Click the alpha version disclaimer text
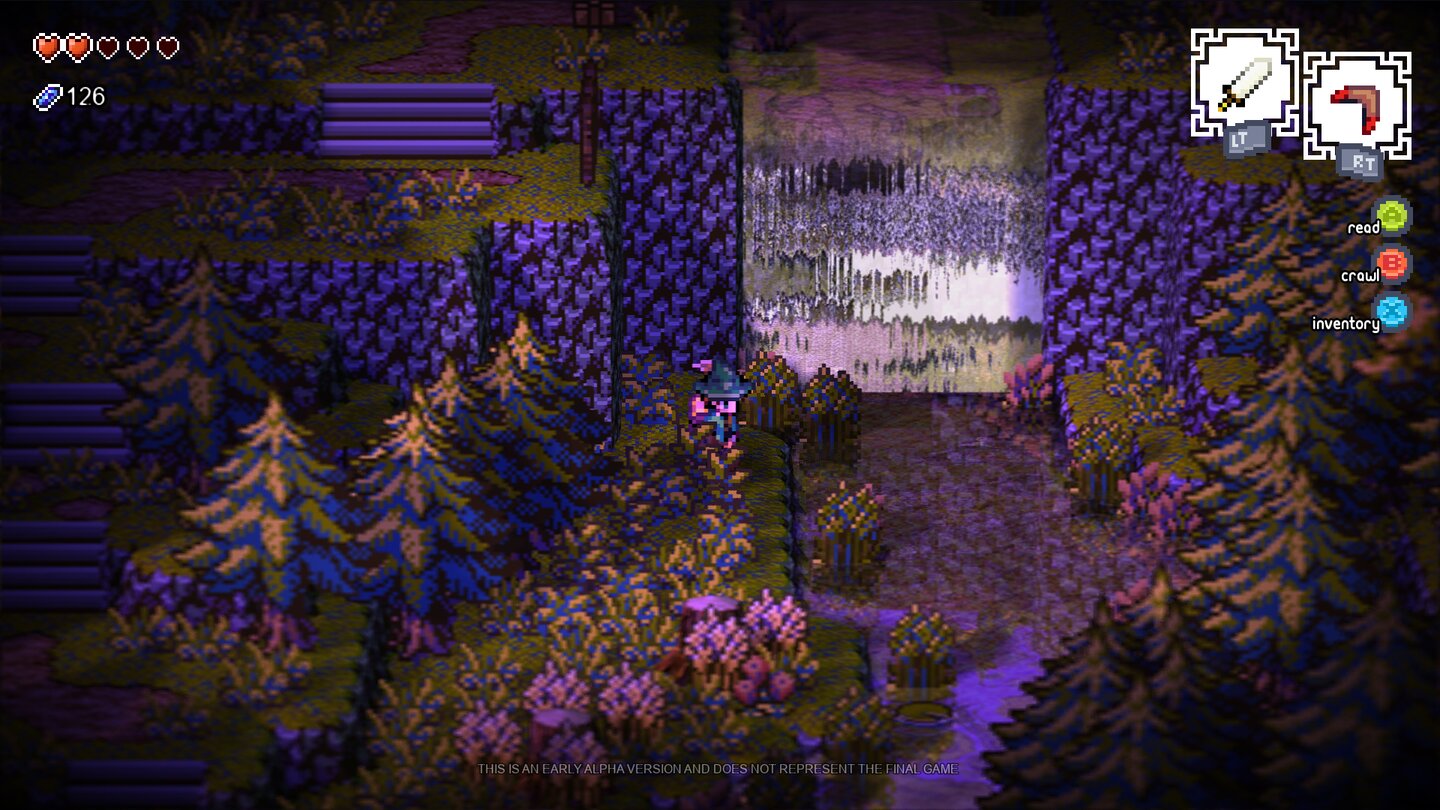The width and height of the screenshot is (1440, 810). click(x=718, y=770)
